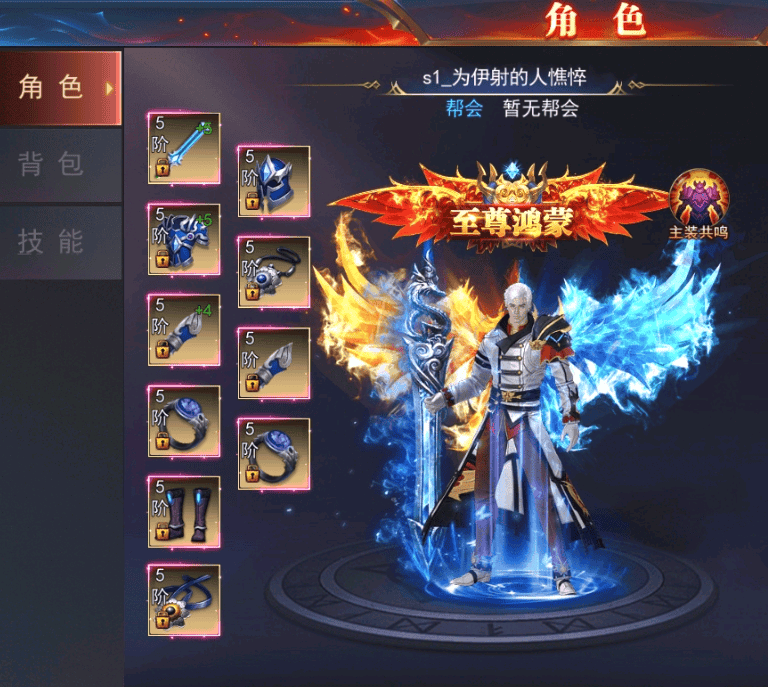Show the 技能 skills tab

click(60, 242)
